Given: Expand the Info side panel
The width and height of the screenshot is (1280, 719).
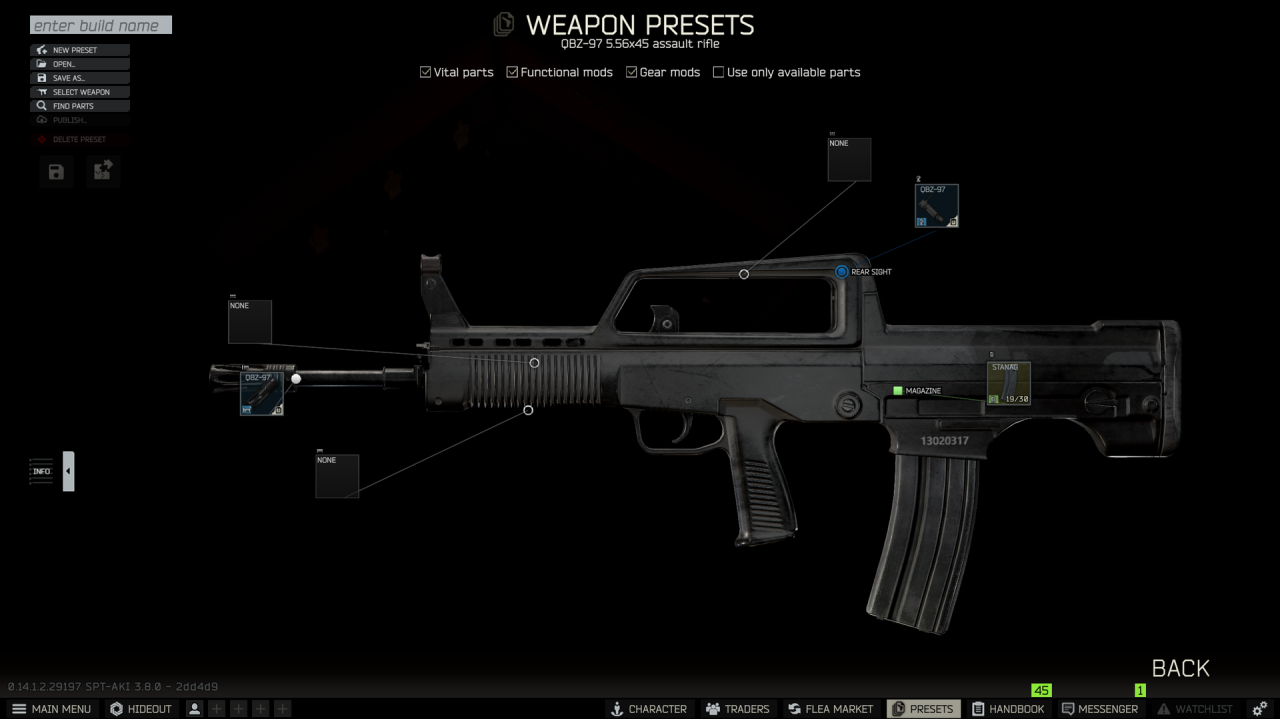Looking at the screenshot, I should tap(68, 471).
